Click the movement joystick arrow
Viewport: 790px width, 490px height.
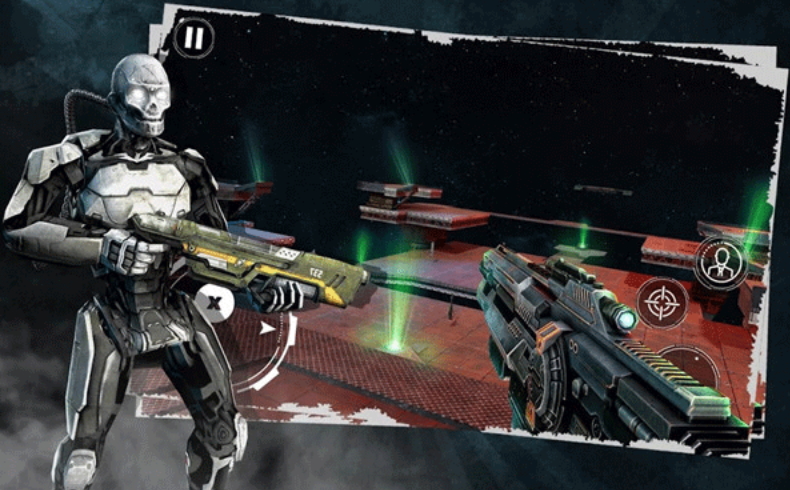tap(266, 327)
